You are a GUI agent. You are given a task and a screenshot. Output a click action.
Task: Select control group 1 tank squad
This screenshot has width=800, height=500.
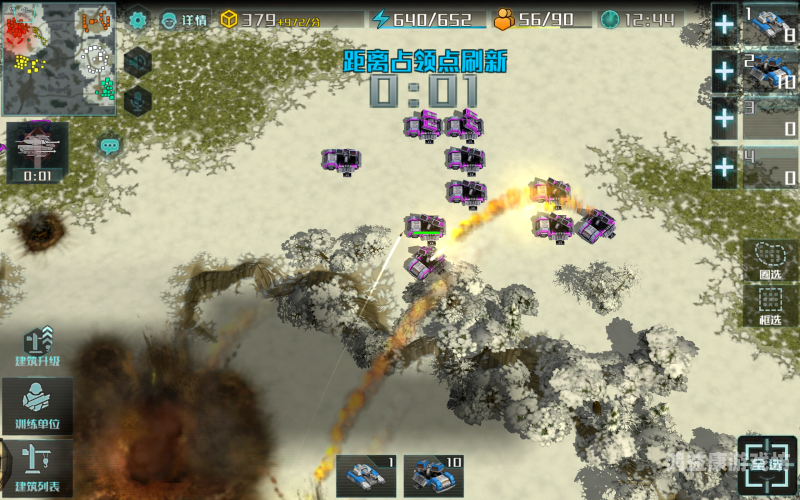click(x=769, y=25)
